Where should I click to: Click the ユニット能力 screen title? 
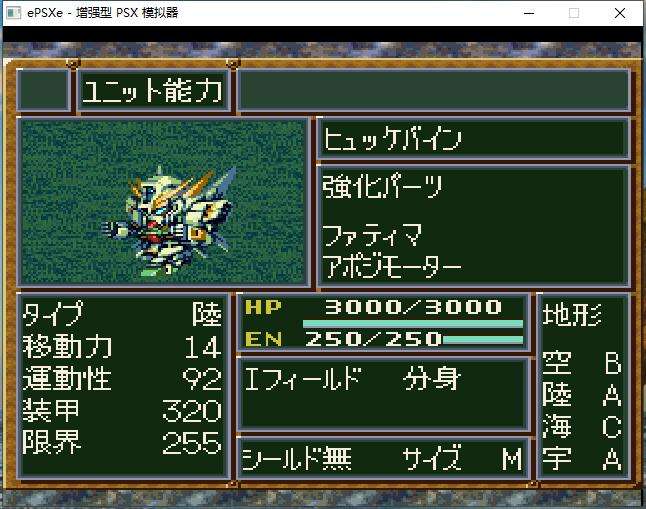[x=153, y=92]
